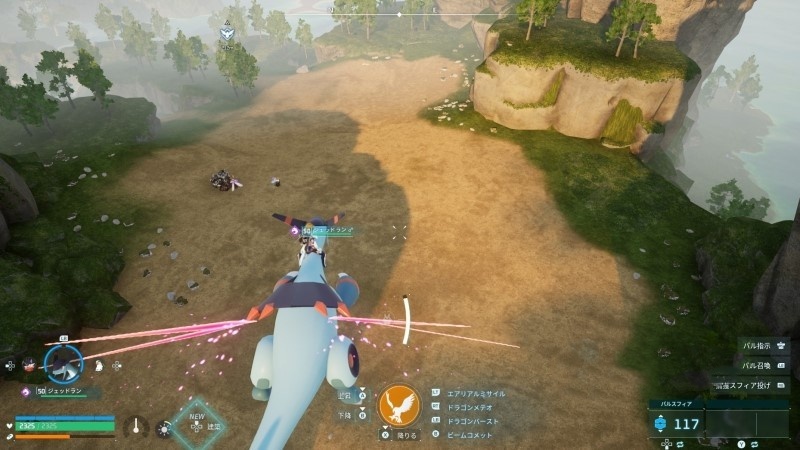Click the temperature gauge icon
The width and height of the screenshot is (800, 450).
point(136,426)
